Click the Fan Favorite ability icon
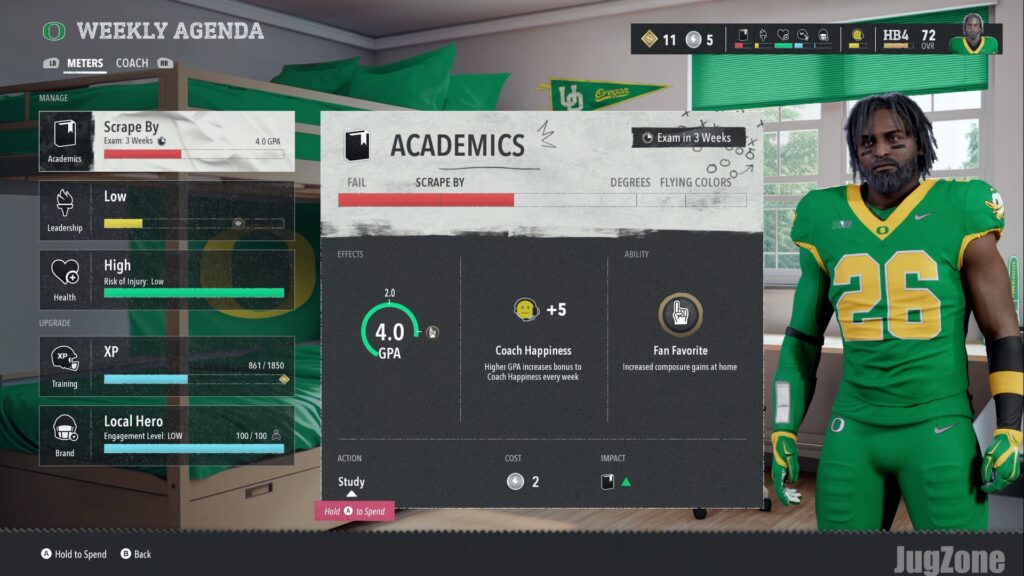 pyautogui.click(x=680, y=313)
